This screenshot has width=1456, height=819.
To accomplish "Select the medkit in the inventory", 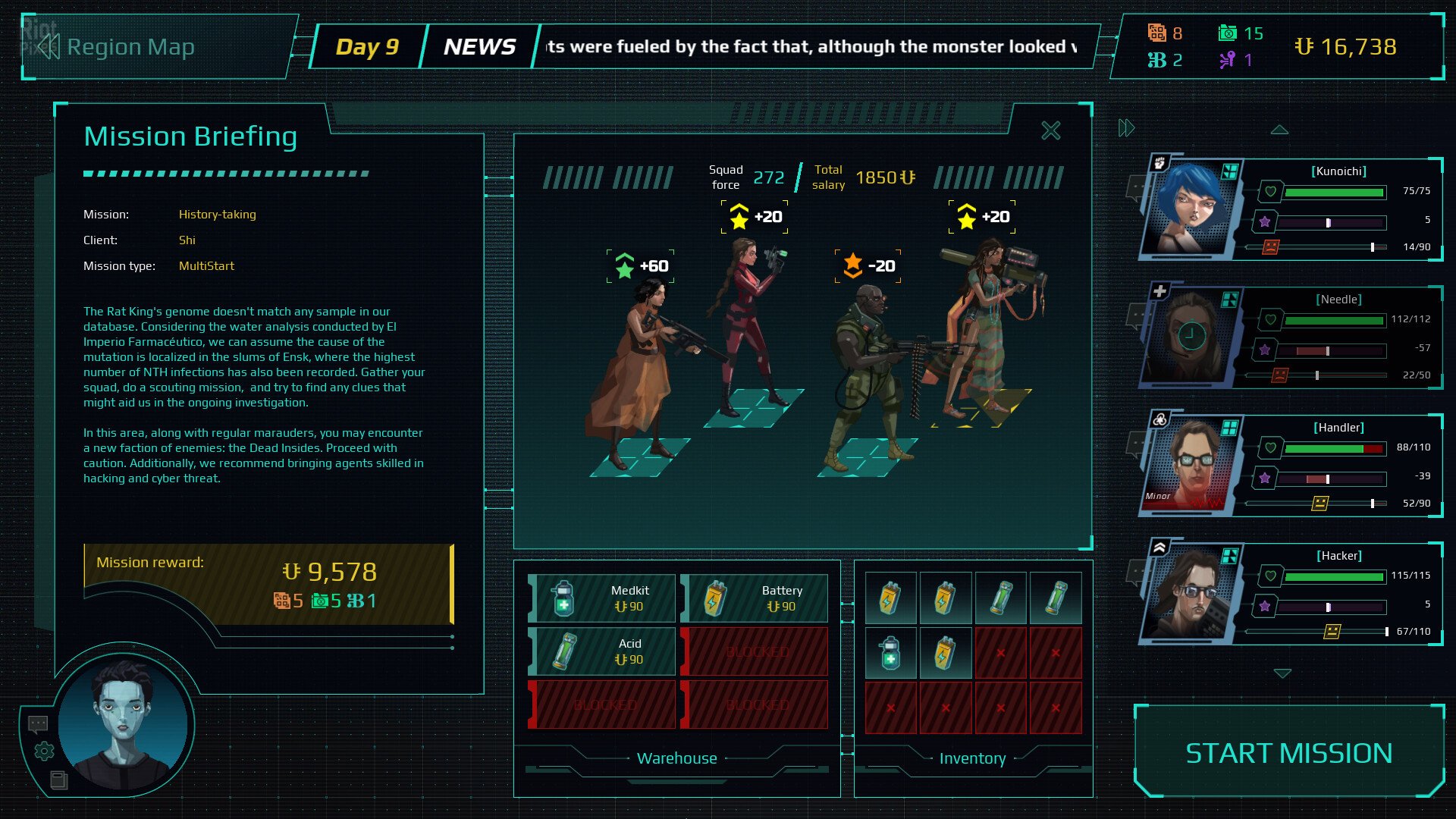I will coord(890,653).
